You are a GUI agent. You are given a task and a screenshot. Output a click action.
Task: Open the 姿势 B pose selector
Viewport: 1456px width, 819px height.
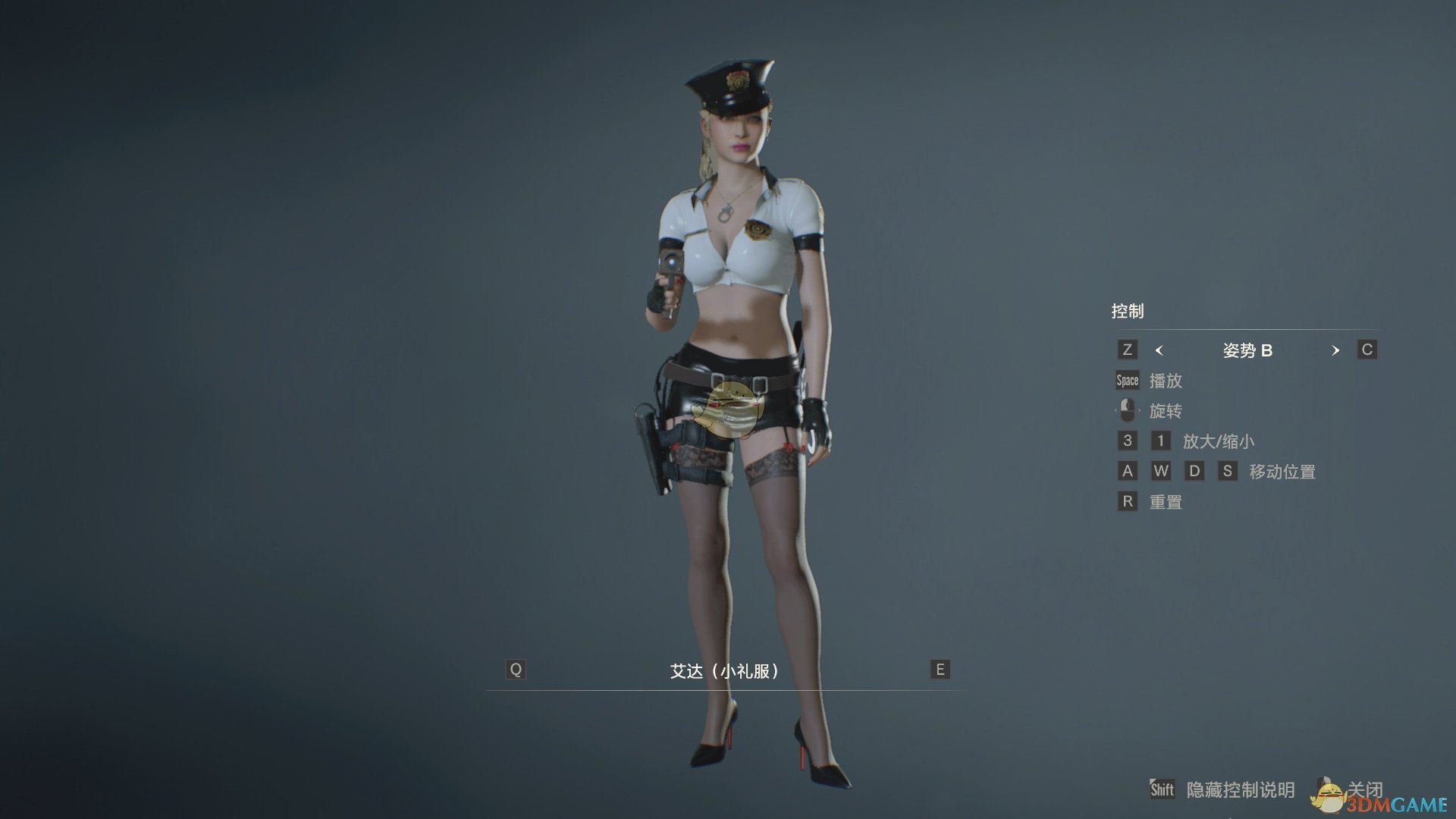[1247, 350]
